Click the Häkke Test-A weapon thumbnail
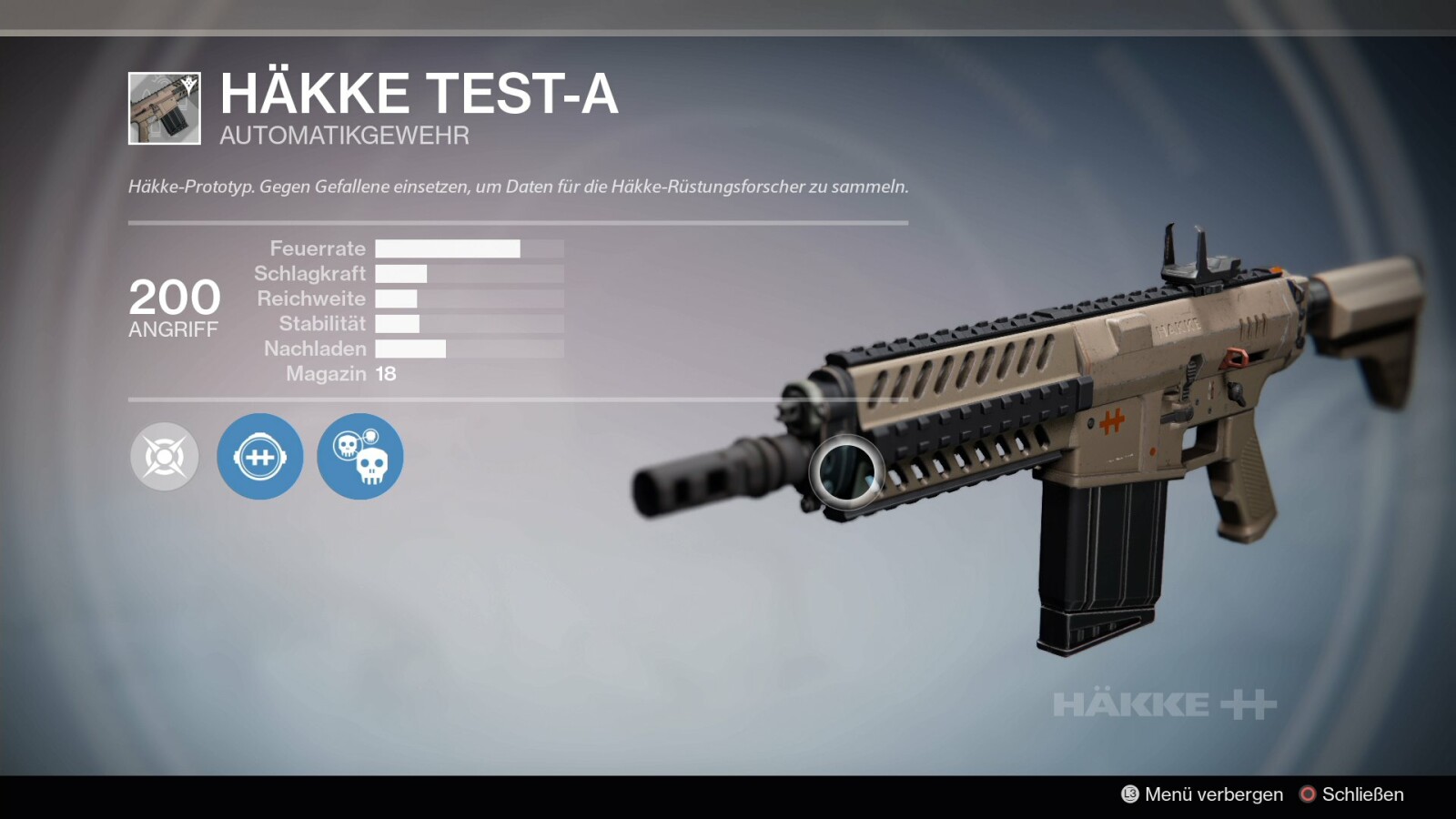This screenshot has height=819, width=1456. 165,109
